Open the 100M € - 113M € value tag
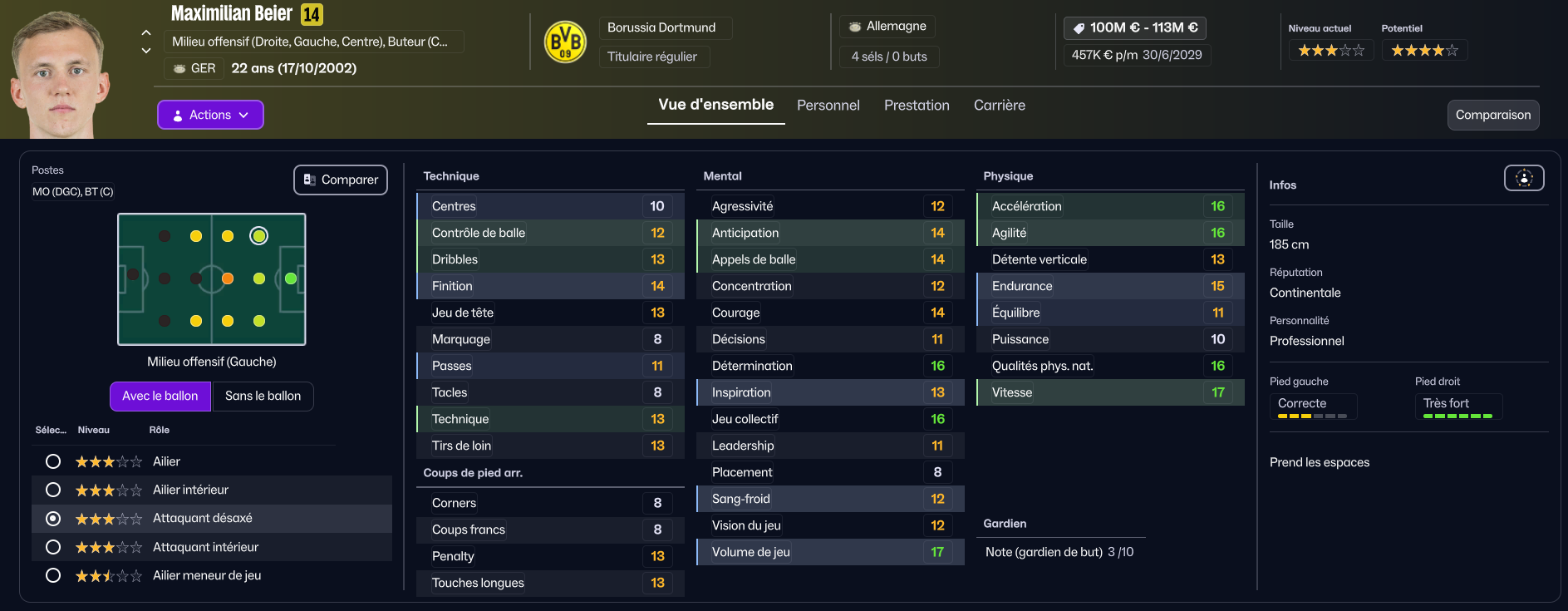The height and width of the screenshot is (611, 1568). pos(1135,27)
